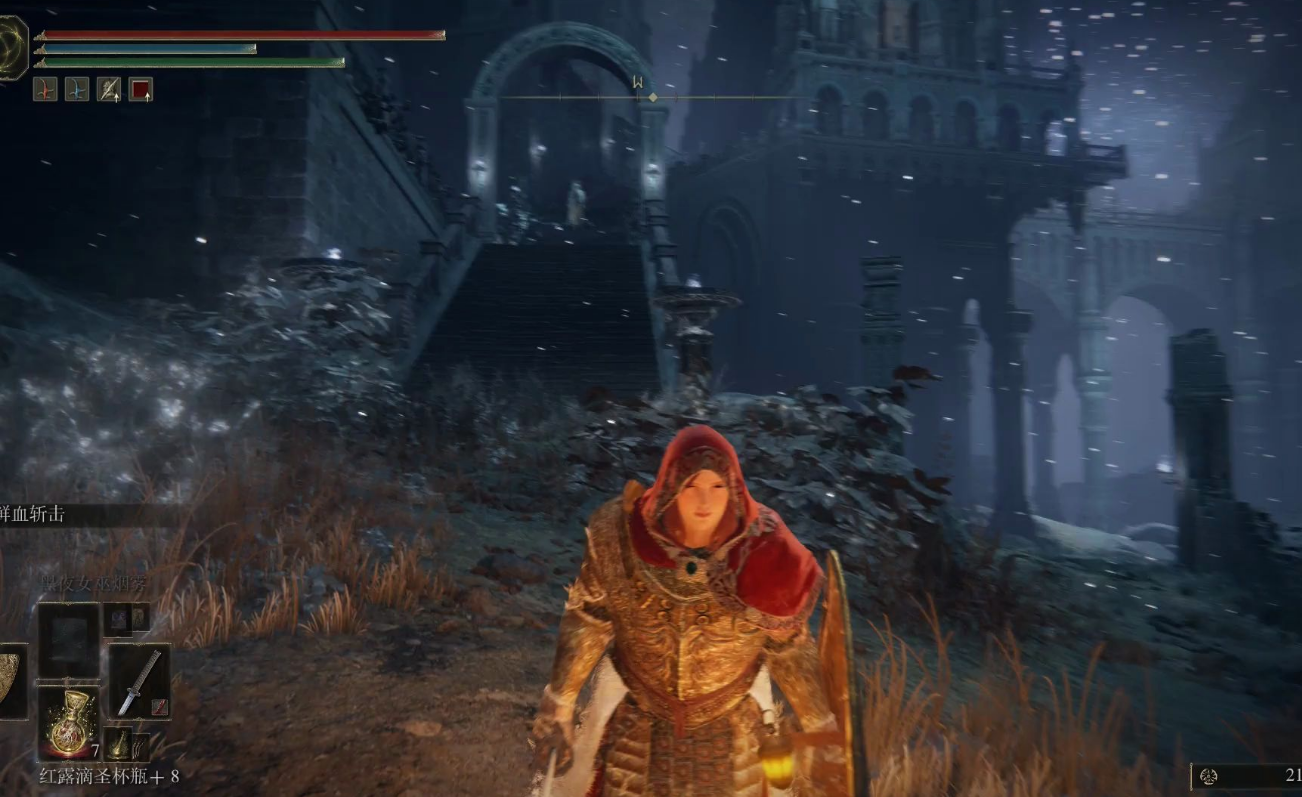Click the compass waypoint marker
Image resolution: width=1302 pixels, height=797 pixels.
coord(653,97)
